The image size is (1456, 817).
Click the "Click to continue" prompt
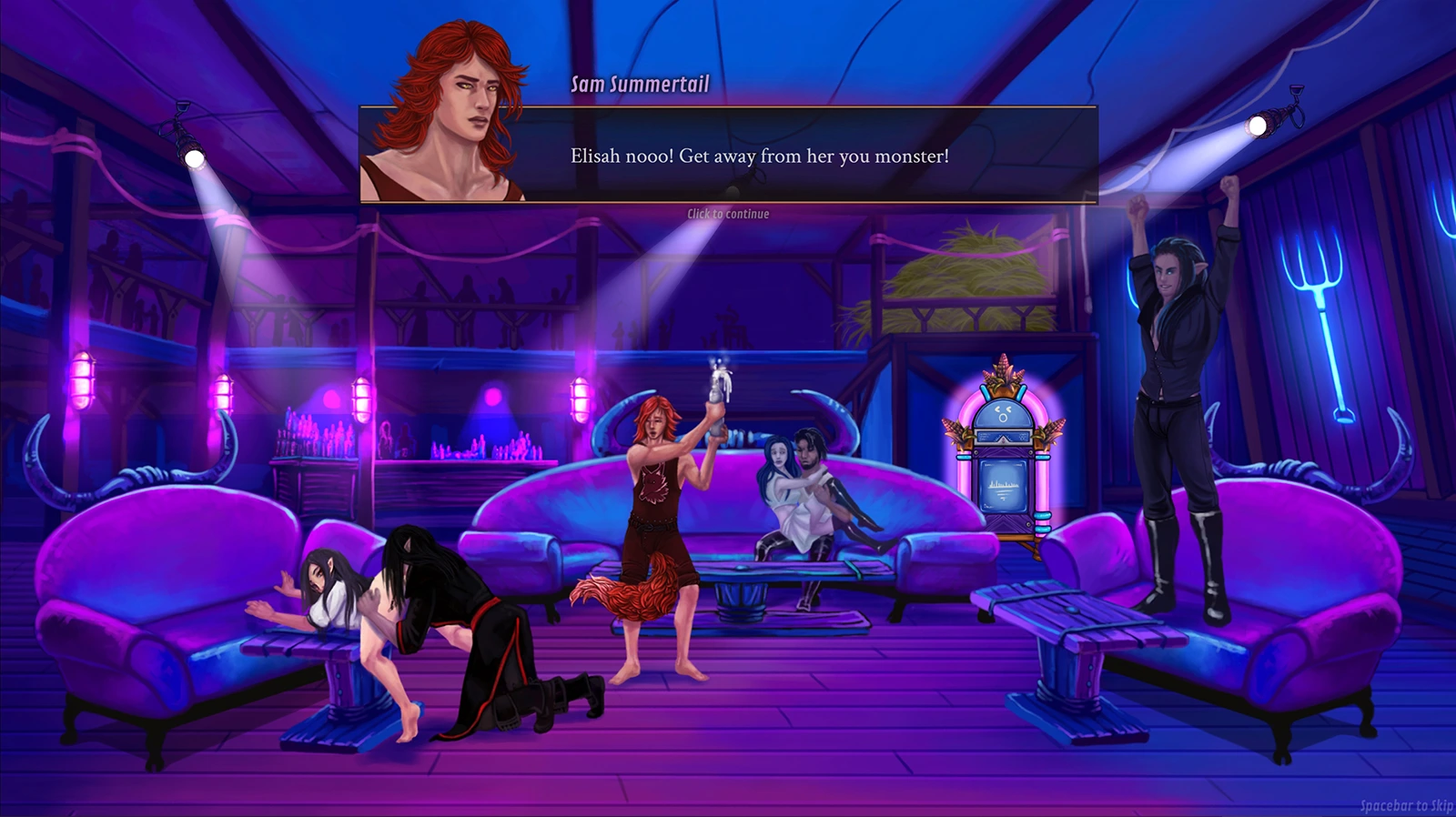click(x=728, y=214)
